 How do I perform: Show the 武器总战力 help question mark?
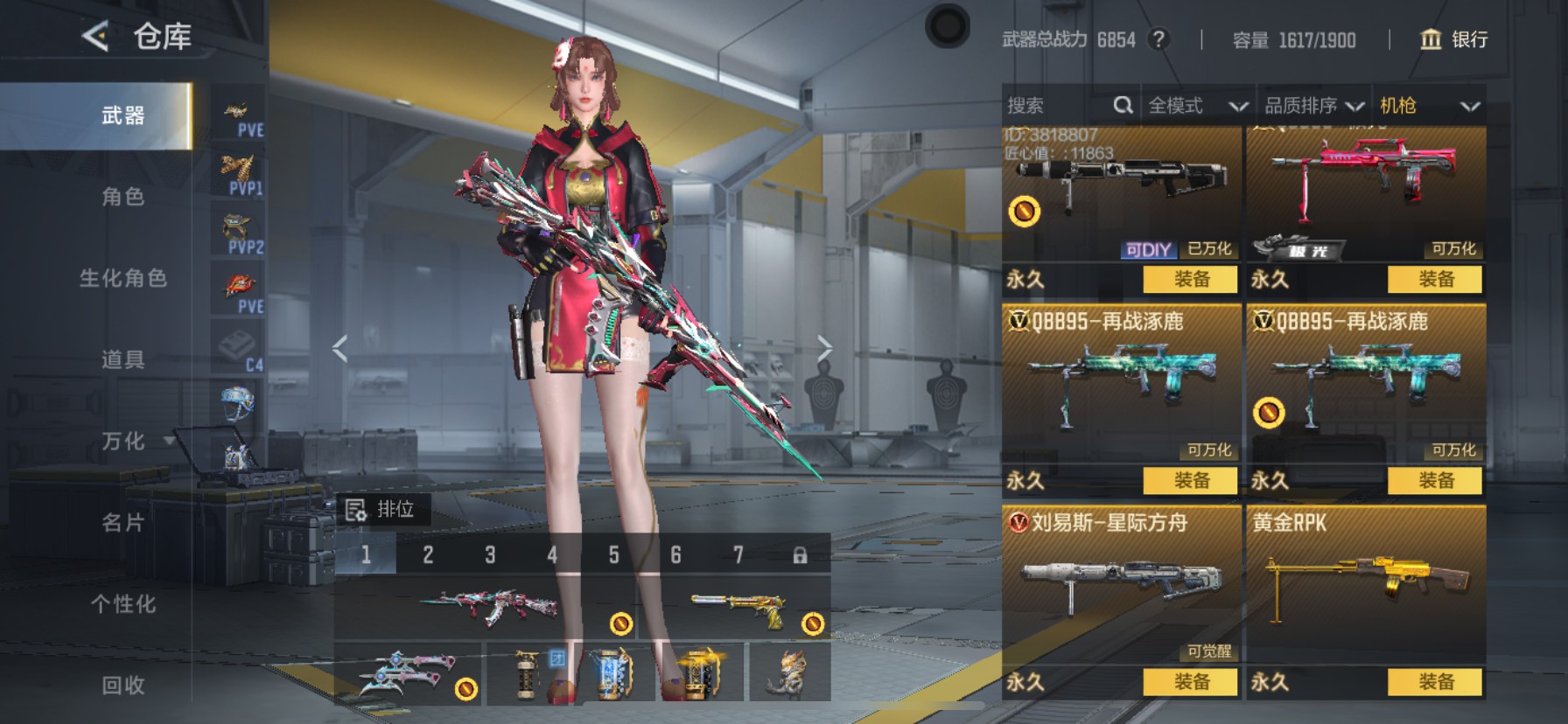(1158, 39)
